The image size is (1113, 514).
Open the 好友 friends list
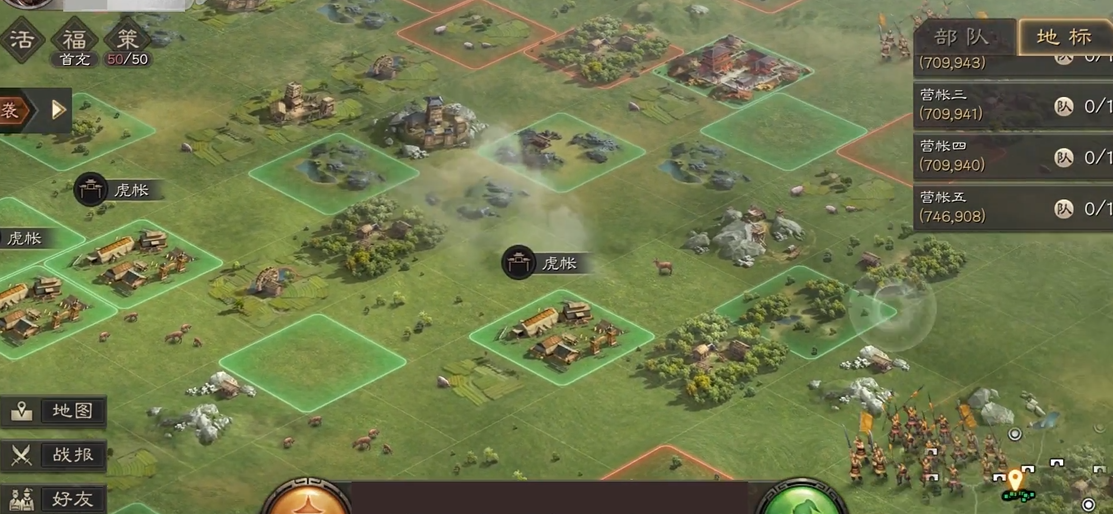click(55, 498)
